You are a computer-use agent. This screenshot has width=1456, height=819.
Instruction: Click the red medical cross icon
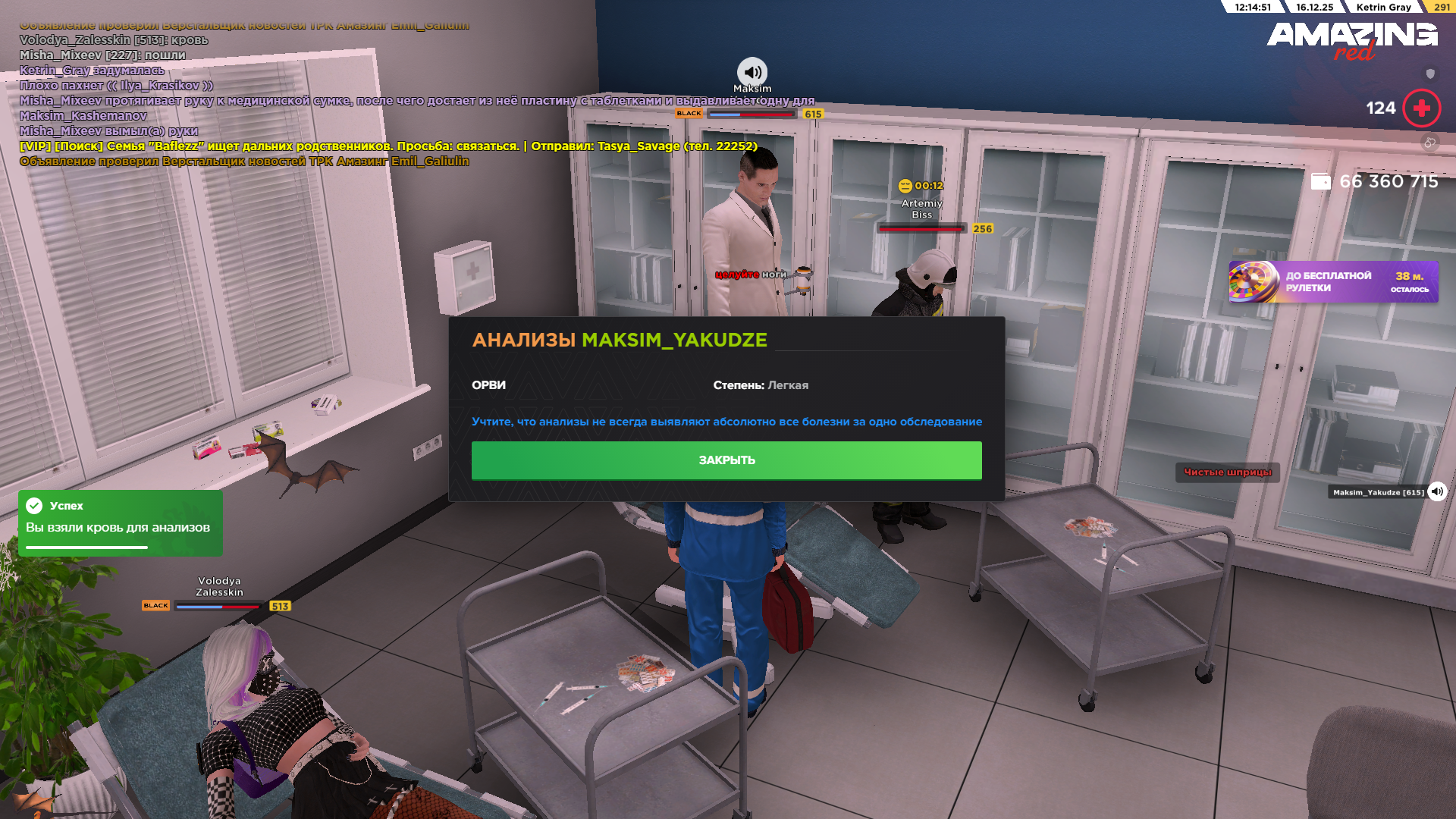[x=1421, y=108]
